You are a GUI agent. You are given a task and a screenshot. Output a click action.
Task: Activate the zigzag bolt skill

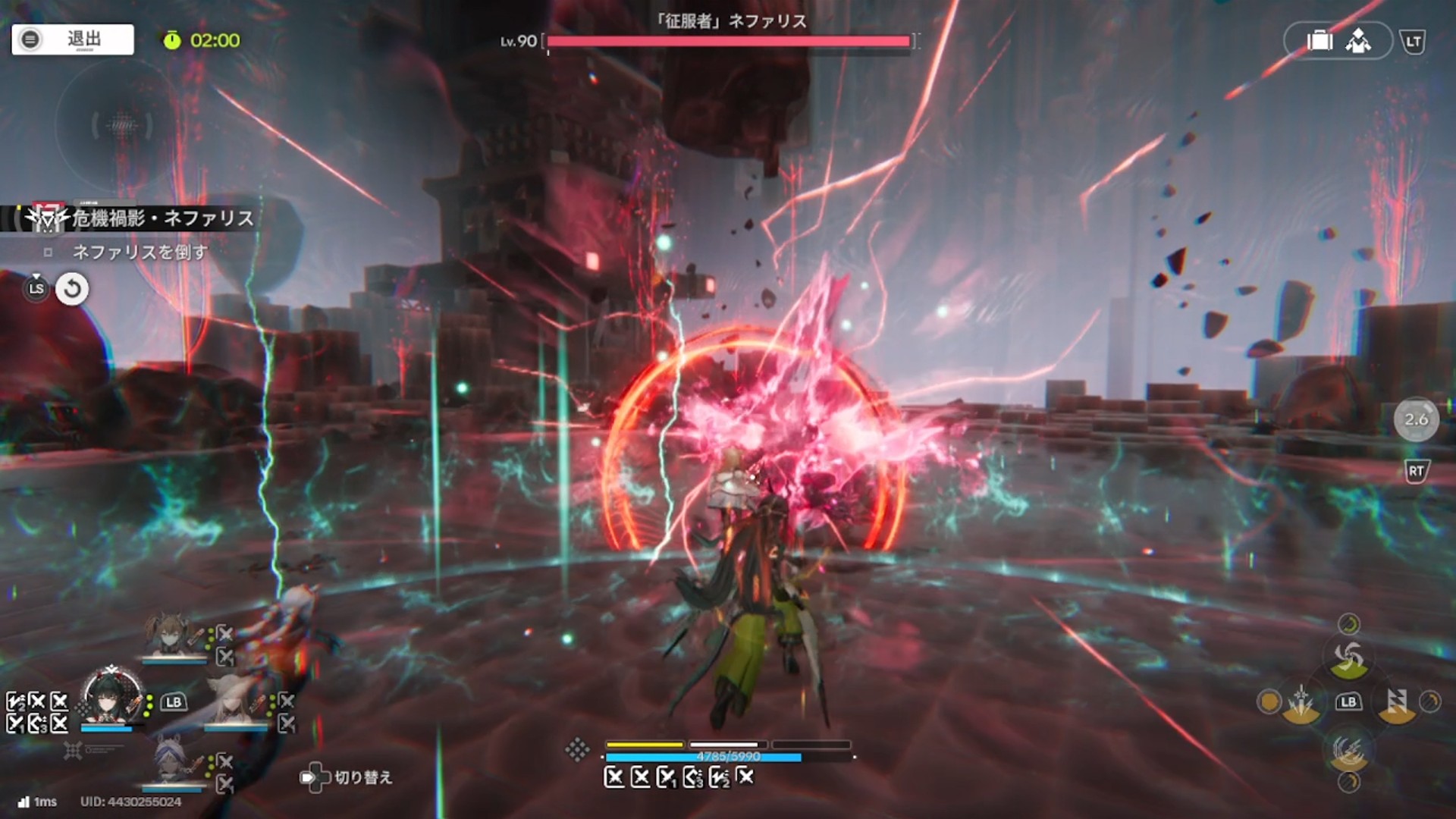pyautogui.click(x=1396, y=702)
